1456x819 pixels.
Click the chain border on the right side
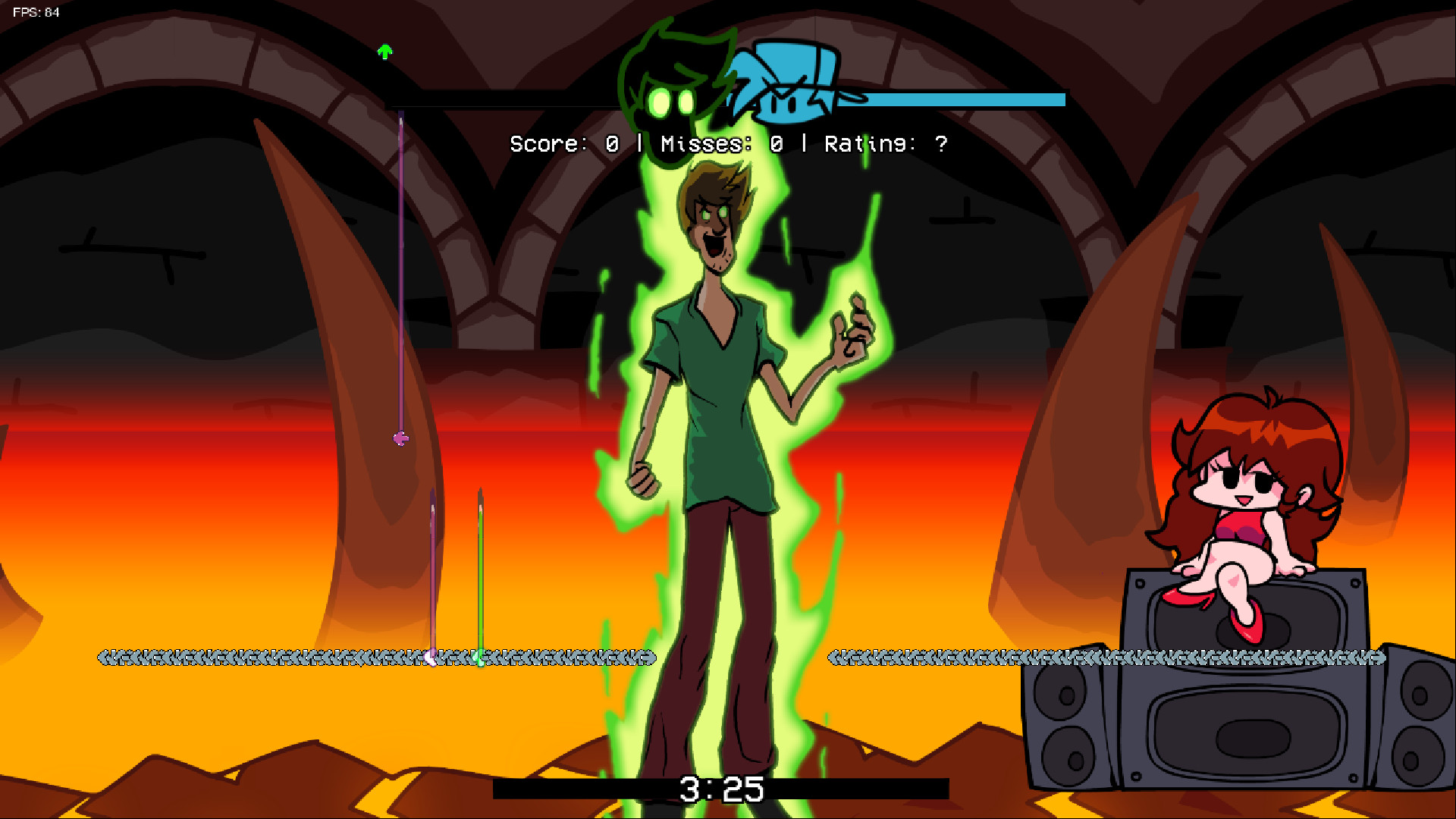[986, 657]
